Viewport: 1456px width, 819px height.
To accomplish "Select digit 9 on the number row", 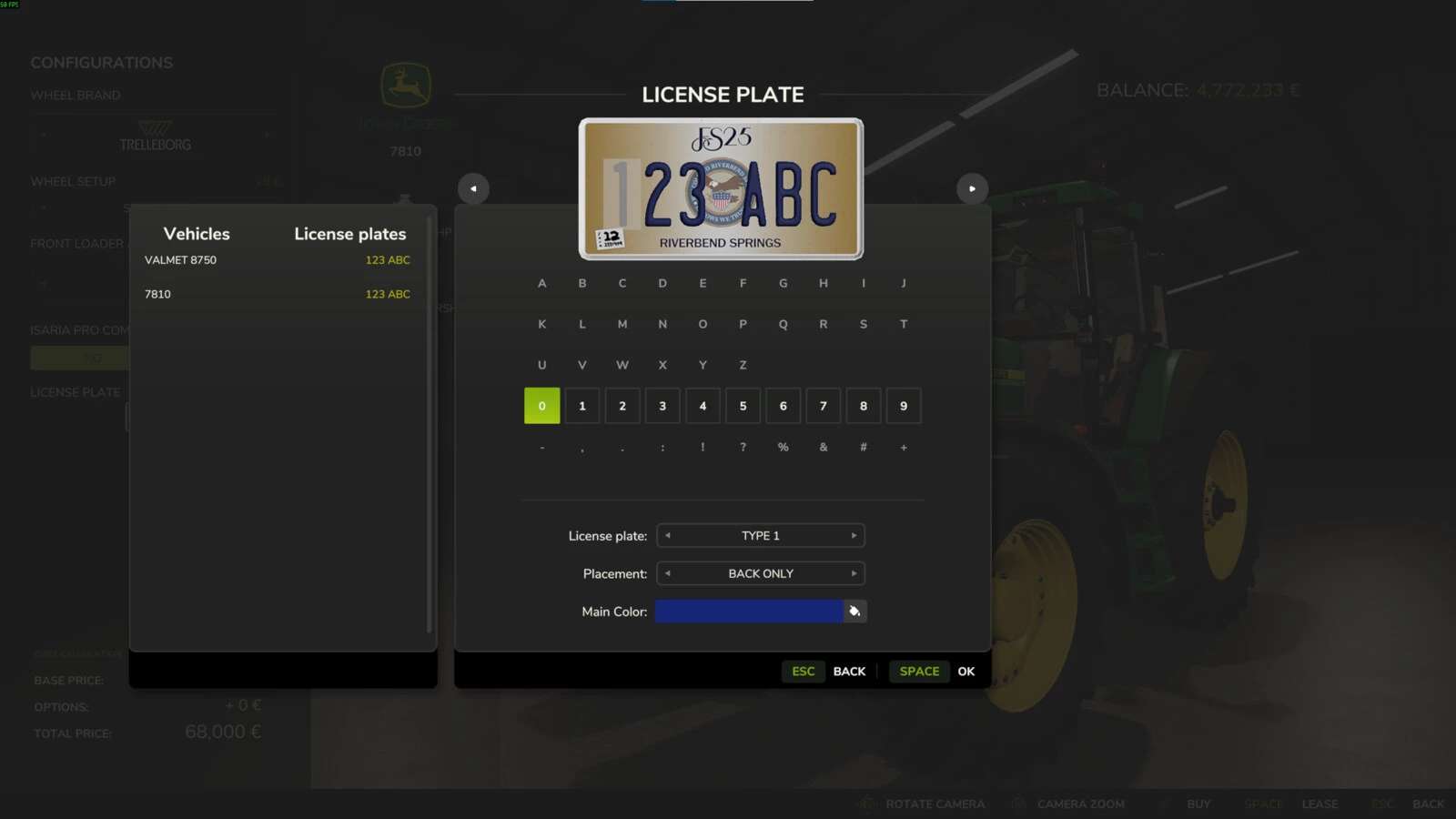I will click(904, 406).
